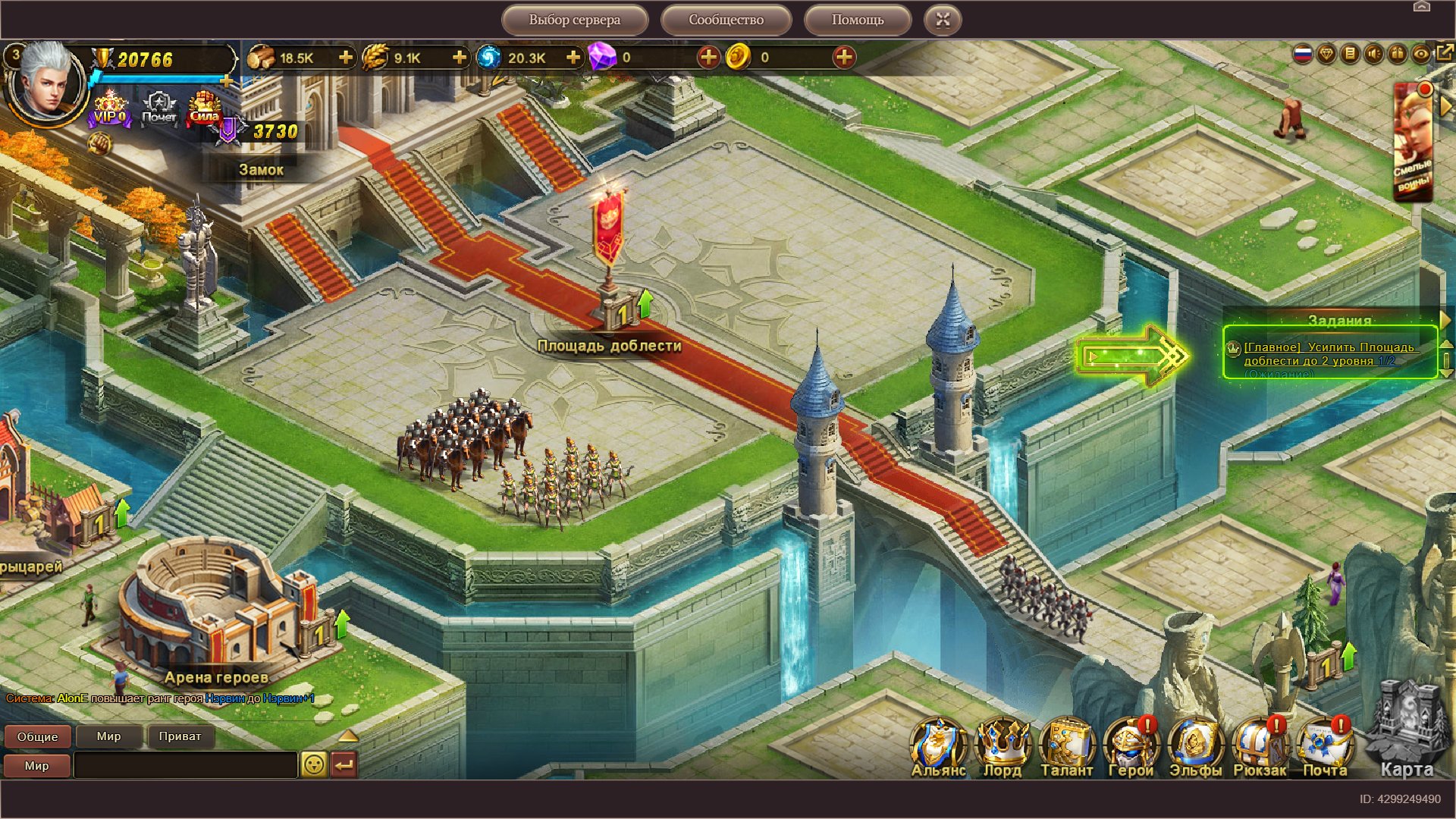Toggle sound with the speaker icon
1456x819 pixels.
click(x=1373, y=54)
